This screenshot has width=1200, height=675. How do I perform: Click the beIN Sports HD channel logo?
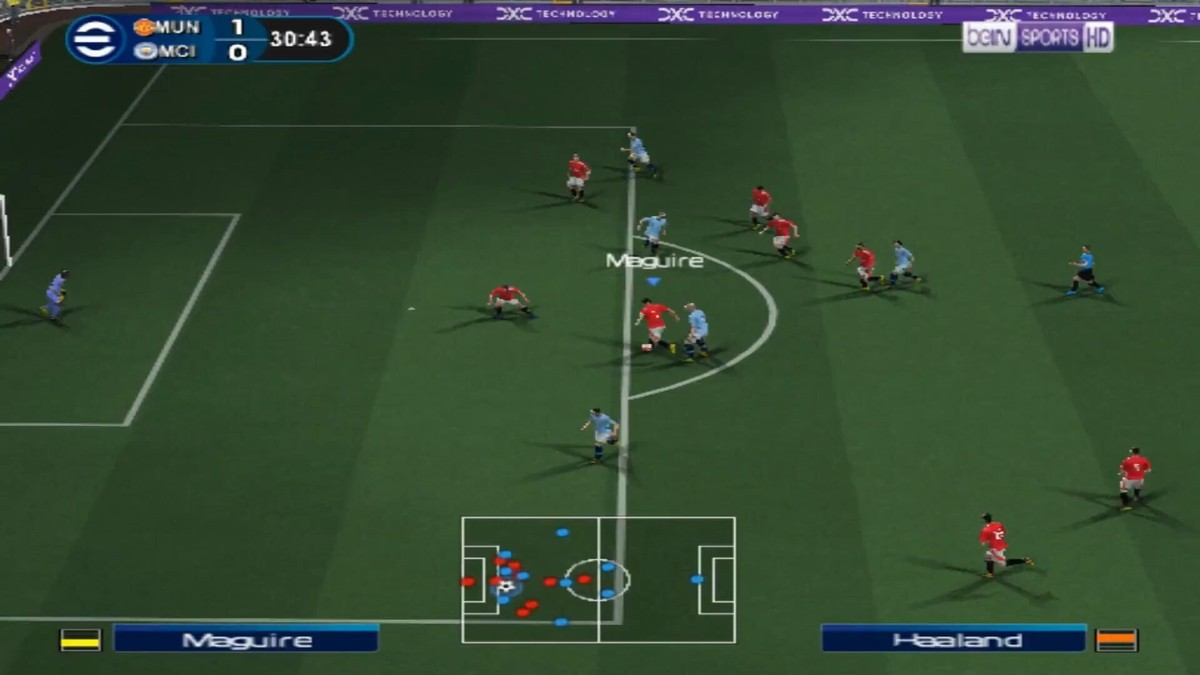(1037, 38)
